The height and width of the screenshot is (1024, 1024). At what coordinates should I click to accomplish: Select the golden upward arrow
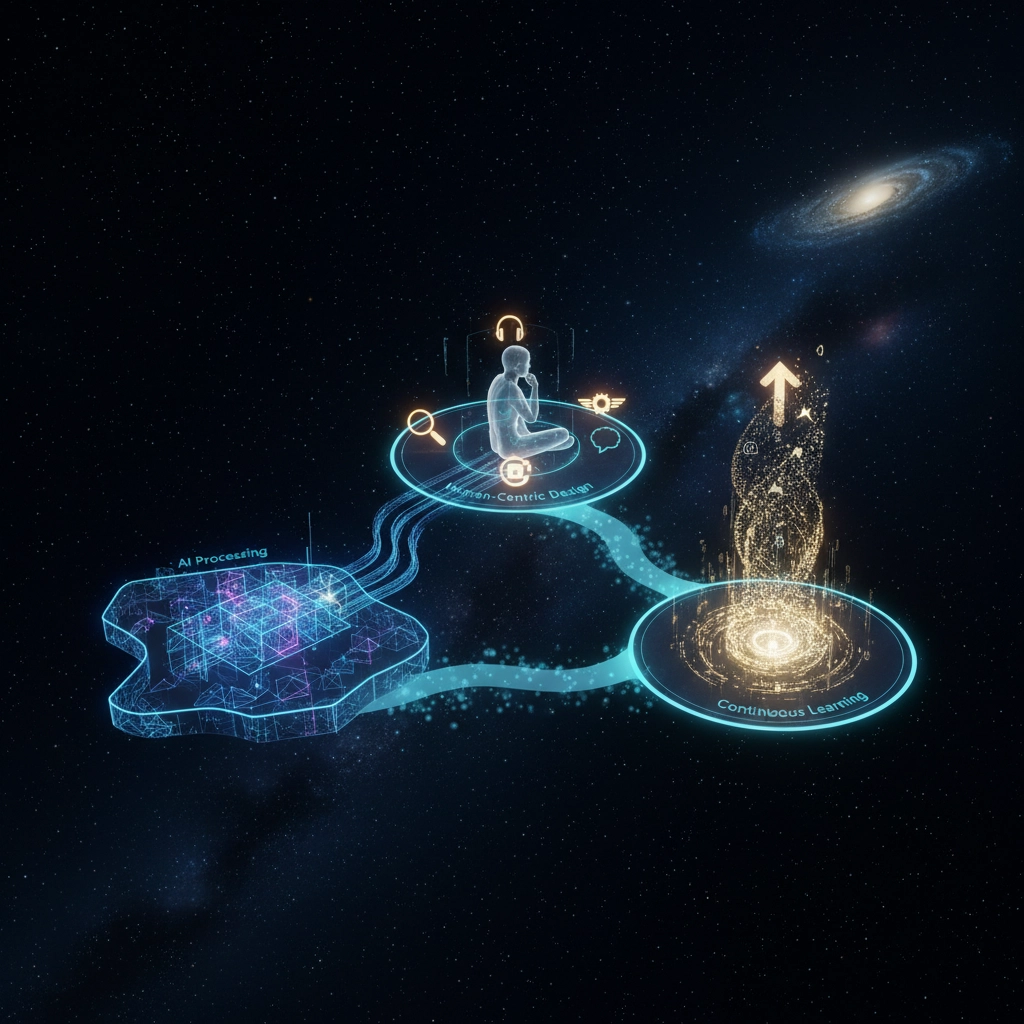[780, 385]
